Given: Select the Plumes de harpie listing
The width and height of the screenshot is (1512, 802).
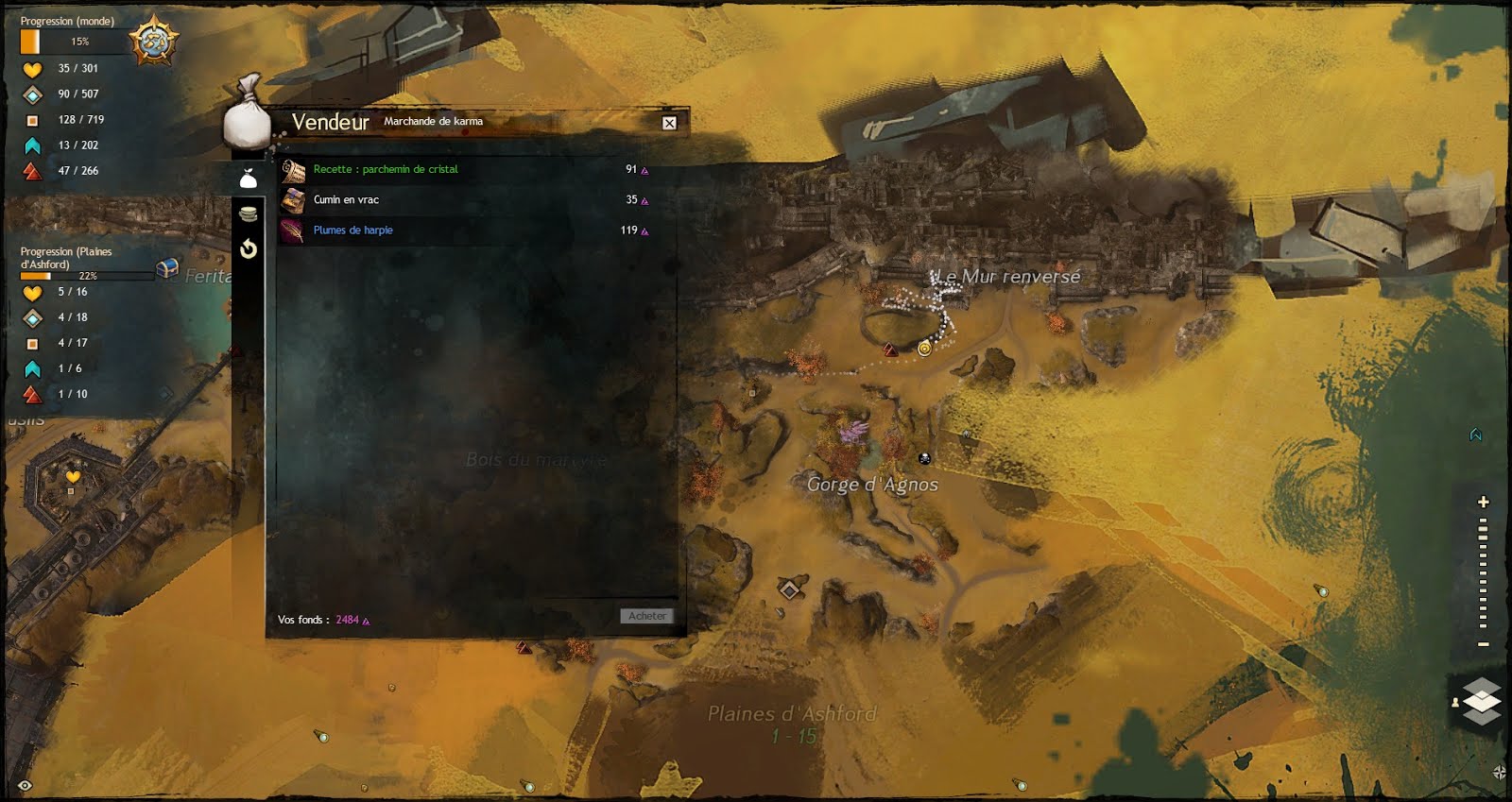Looking at the screenshot, I should pyautogui.click(x=354, y=230).
